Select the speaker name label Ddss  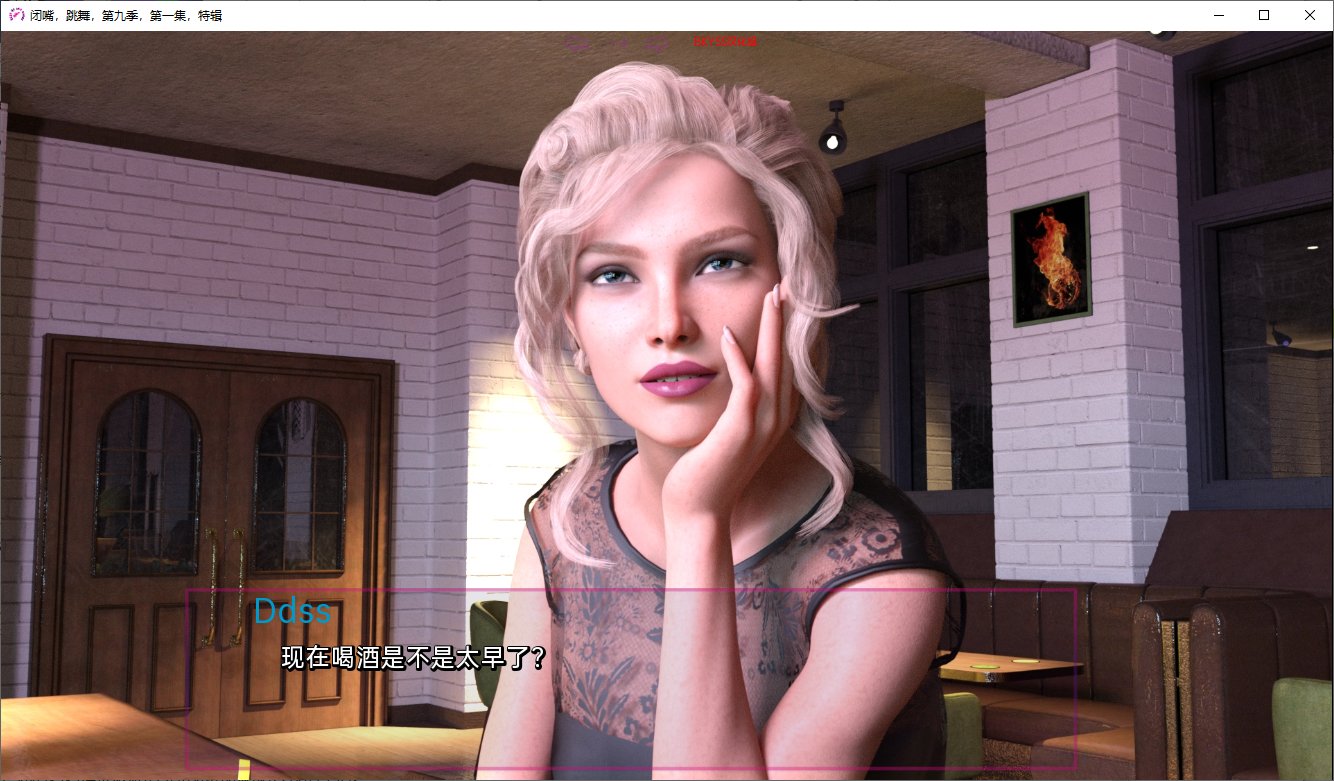(x=293, y=611)
